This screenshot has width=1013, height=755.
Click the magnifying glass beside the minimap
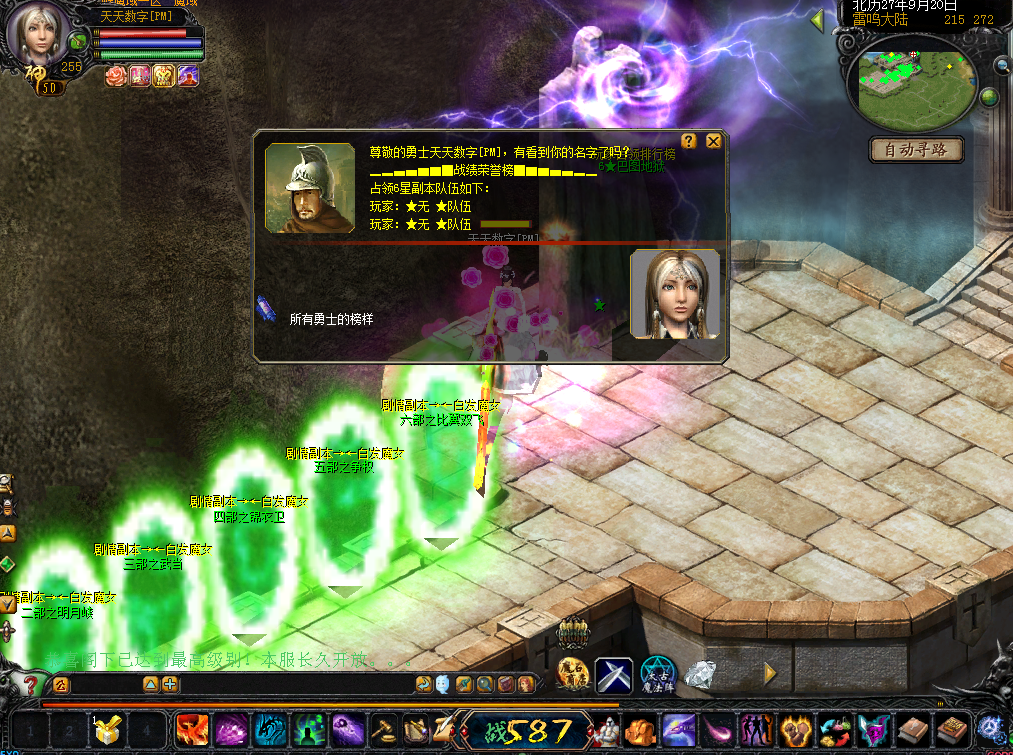point(1001,66)
